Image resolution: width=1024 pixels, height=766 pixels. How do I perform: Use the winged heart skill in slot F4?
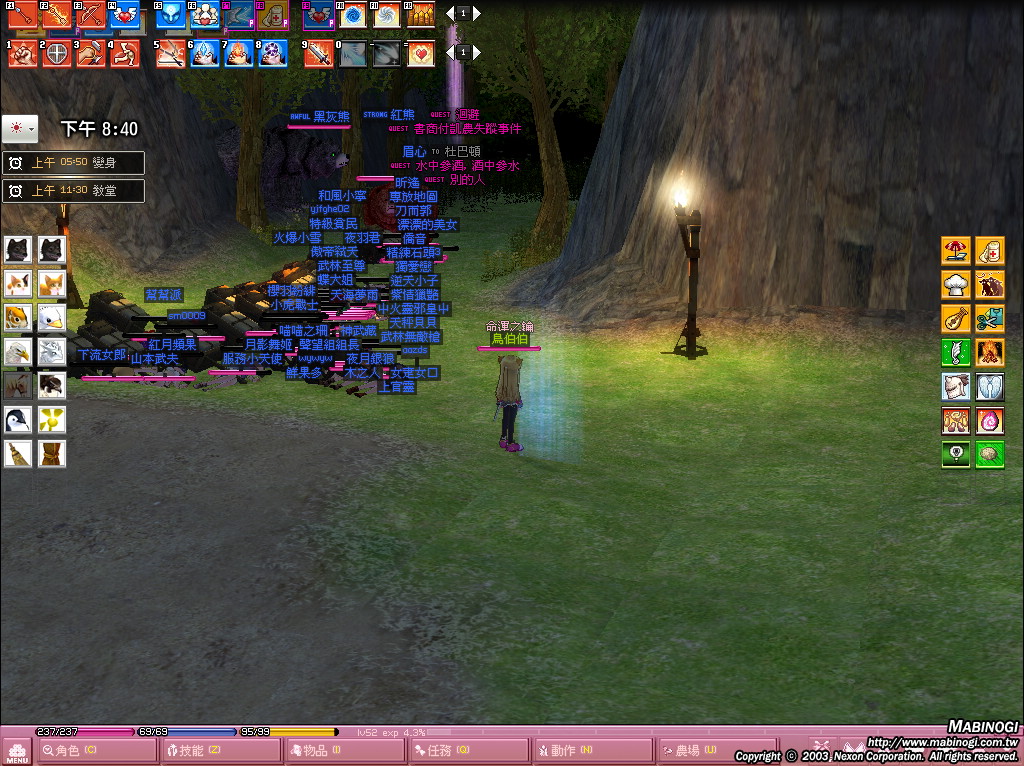tap(124, 15)
